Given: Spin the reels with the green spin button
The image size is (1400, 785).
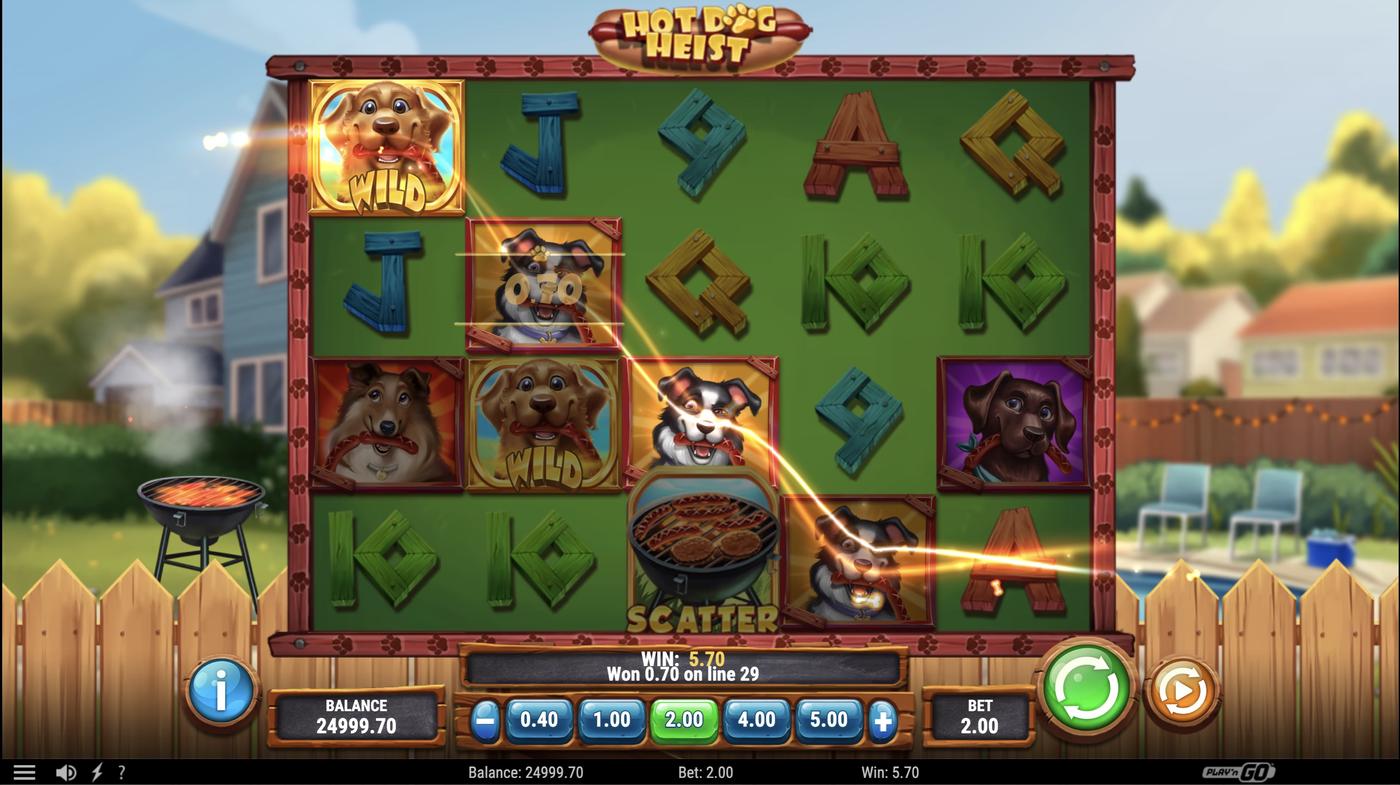Looking at the screenshot, I should pyautogui.click(x=1086, y=689).
